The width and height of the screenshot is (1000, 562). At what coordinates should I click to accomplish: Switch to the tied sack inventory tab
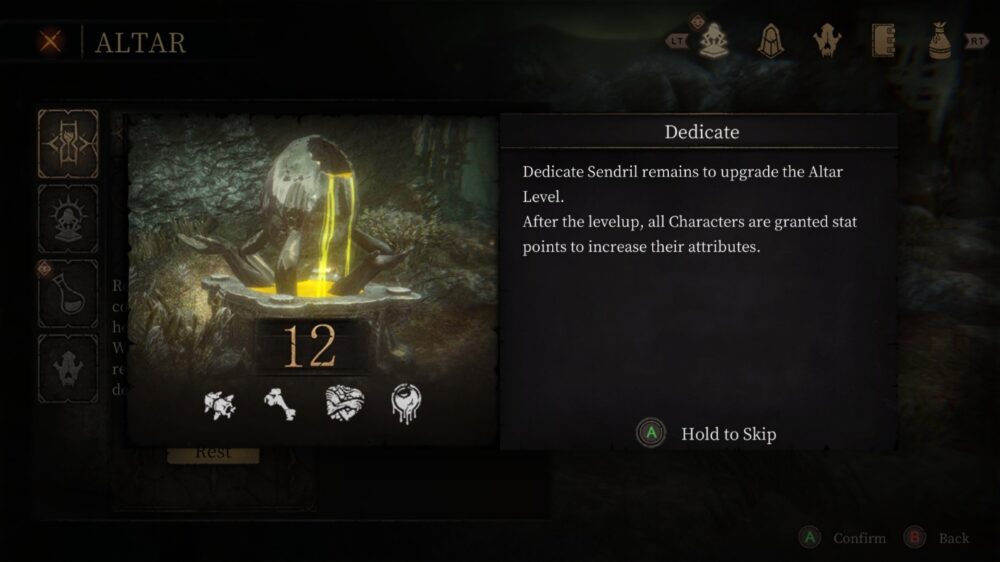(939, 41)
